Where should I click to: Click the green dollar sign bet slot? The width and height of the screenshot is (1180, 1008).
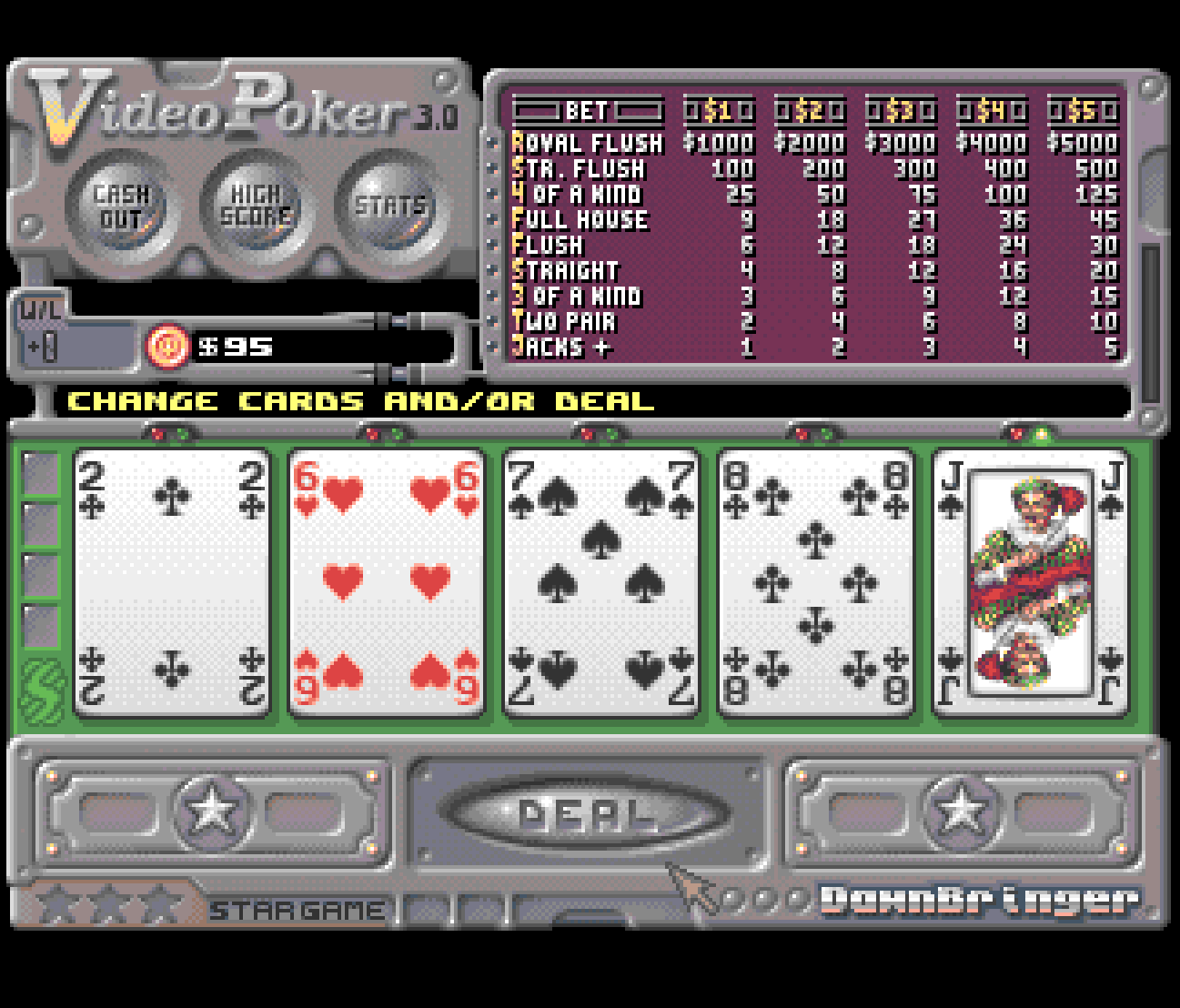click(x=42, y=691)
